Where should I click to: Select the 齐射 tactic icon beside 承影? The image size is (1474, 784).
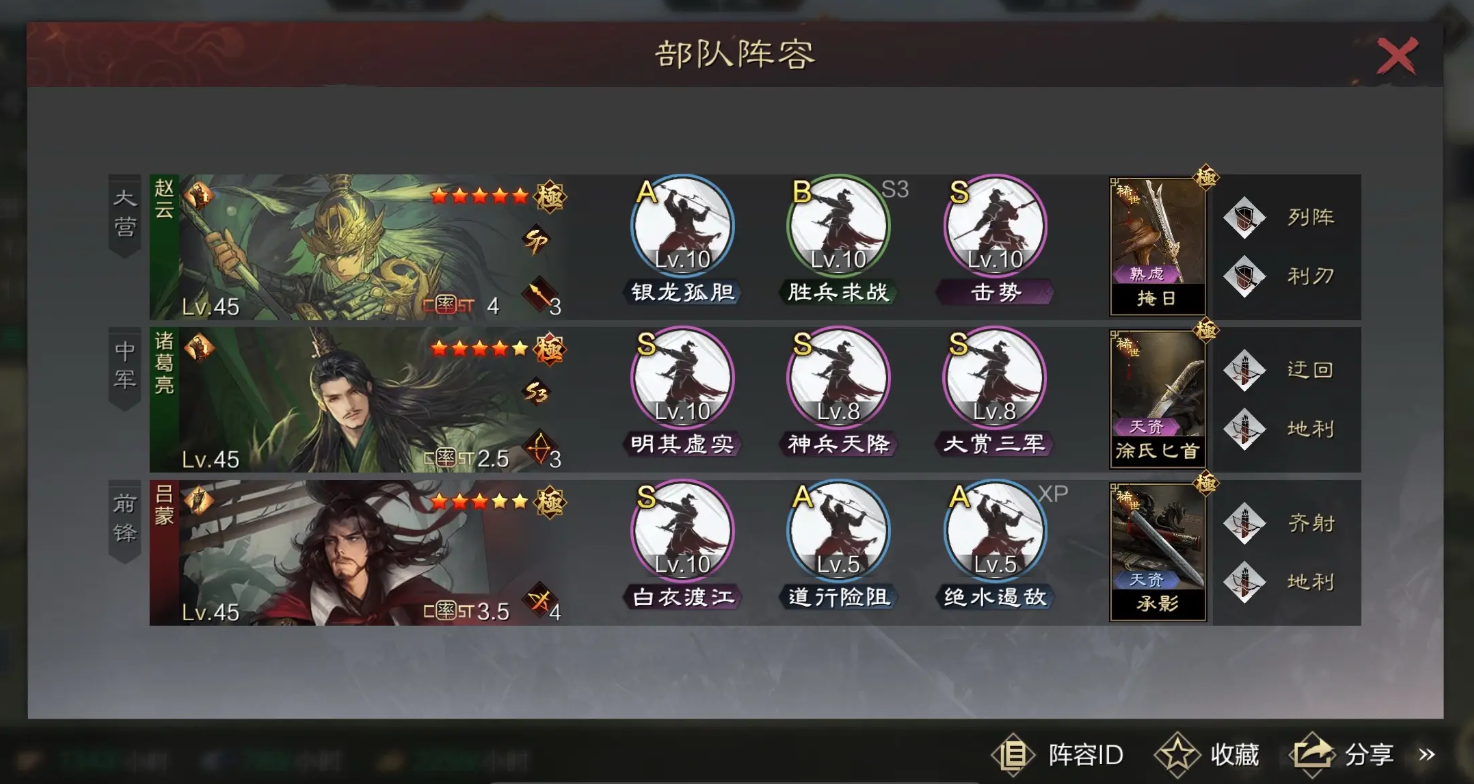tap(1247, 521)
